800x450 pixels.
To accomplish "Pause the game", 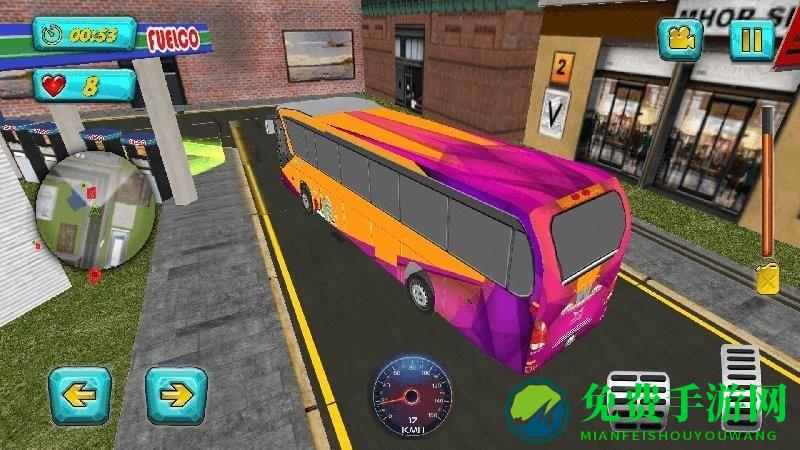I will 752,40.
